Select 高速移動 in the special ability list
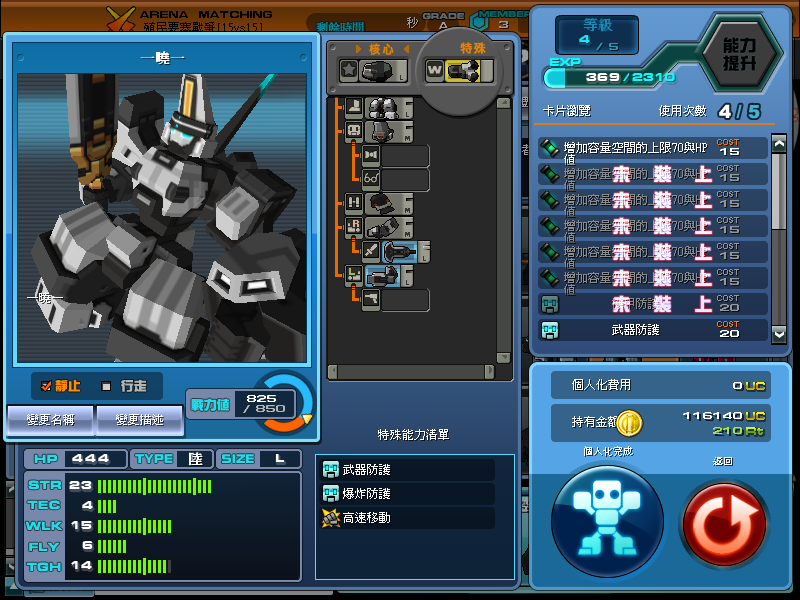The width and height of the screenshot is (800, 600). click(405, 518)
